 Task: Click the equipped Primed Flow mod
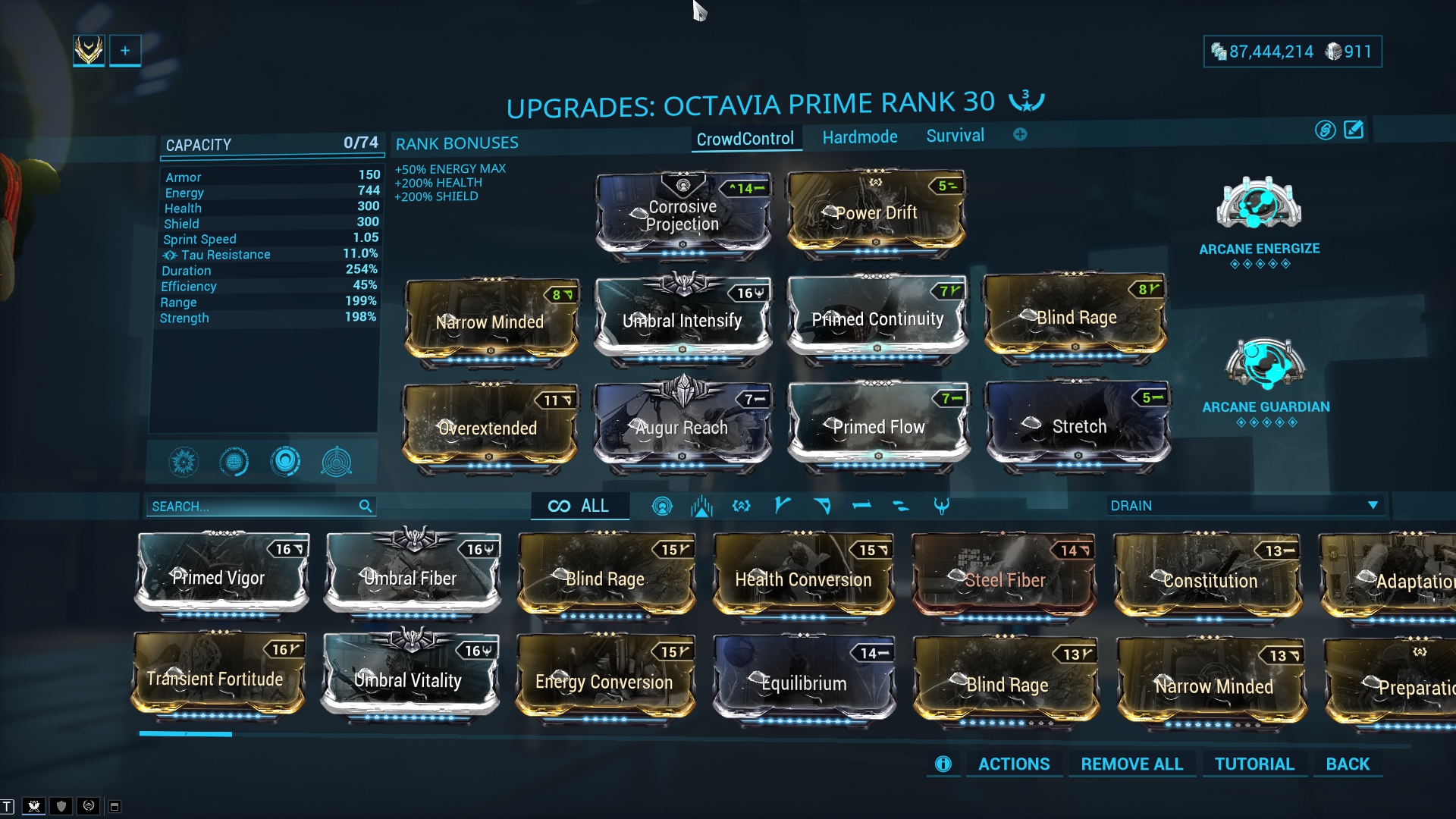tap(878, 427)
